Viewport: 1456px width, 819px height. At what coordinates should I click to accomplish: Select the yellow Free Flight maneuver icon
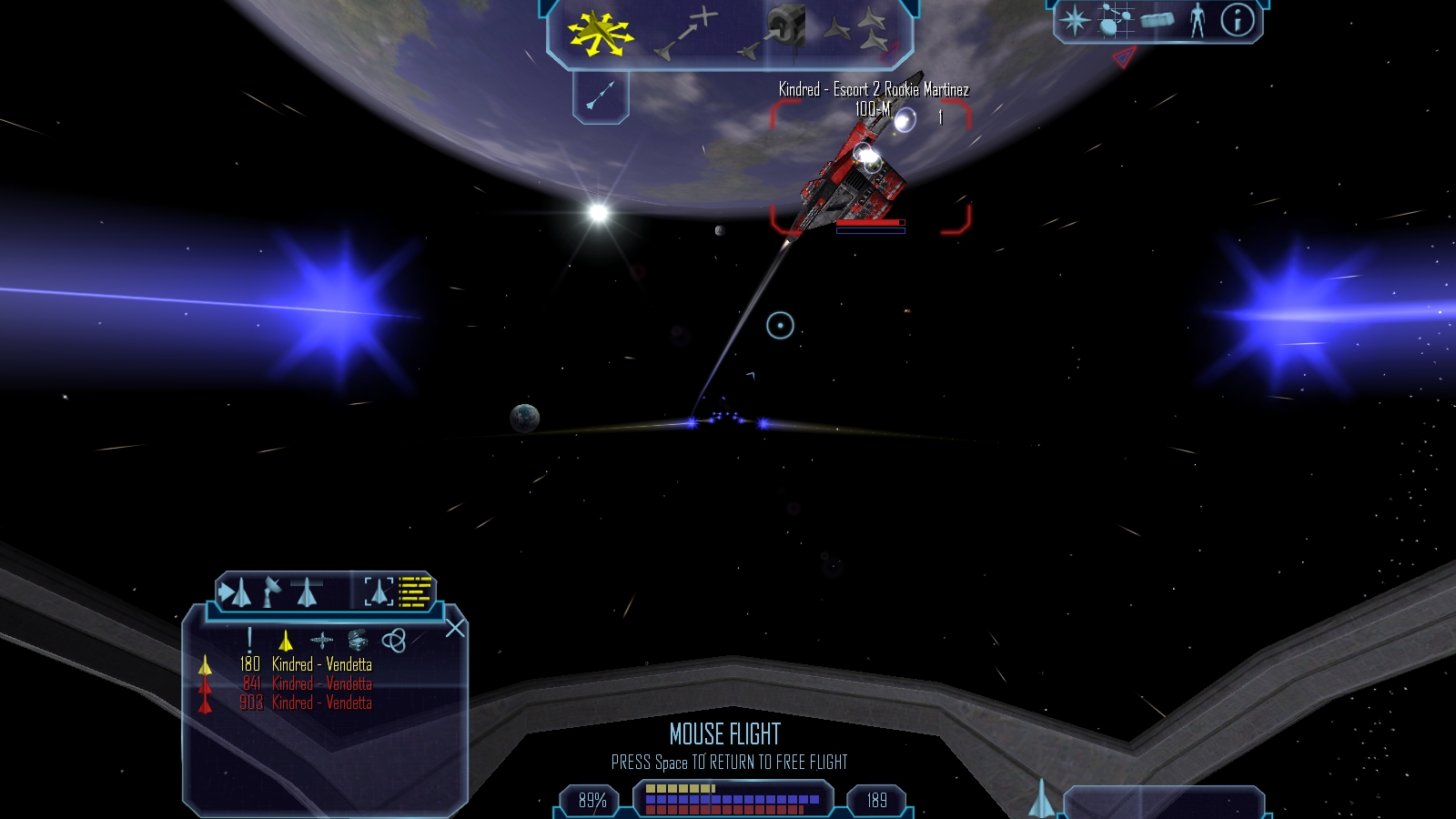pyautogui.click(x=600, y=34)
